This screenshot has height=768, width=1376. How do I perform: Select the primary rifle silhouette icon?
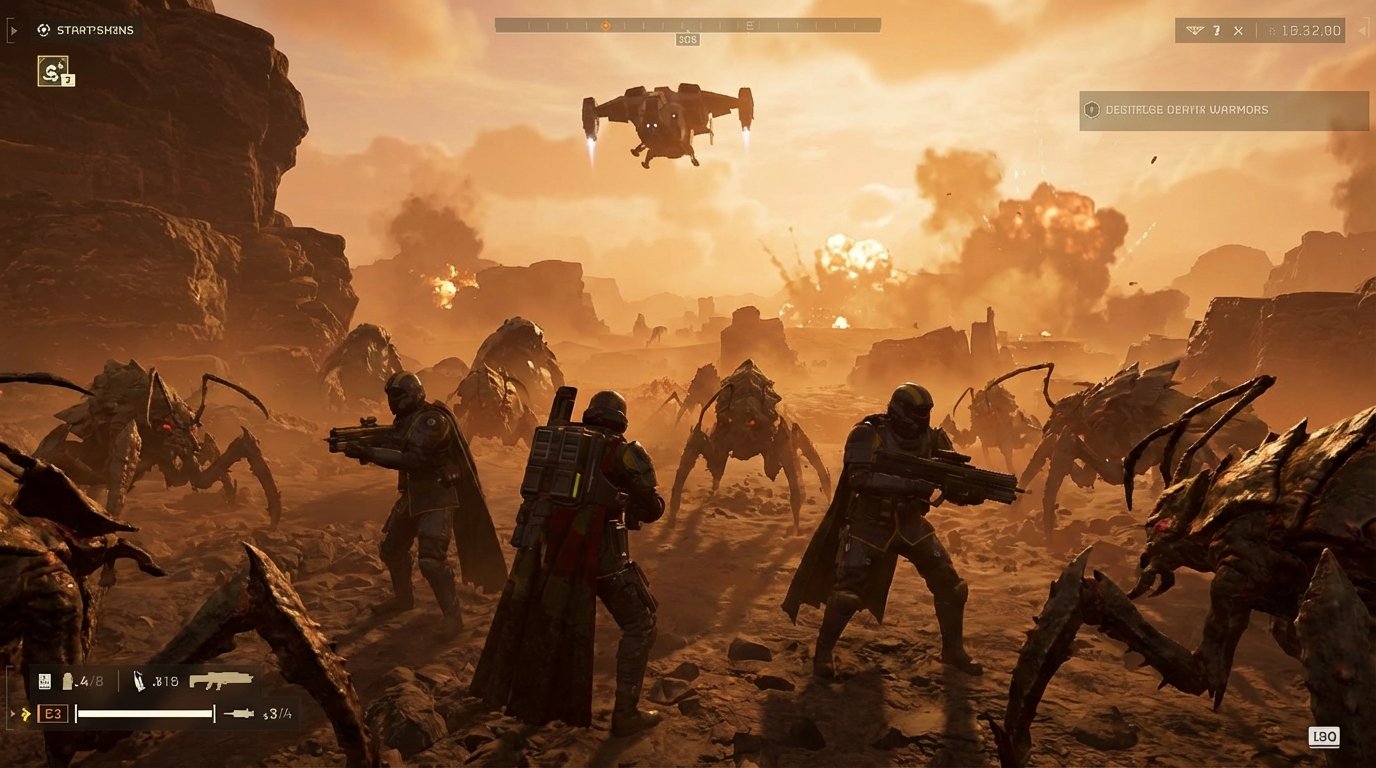click(221, 680)
